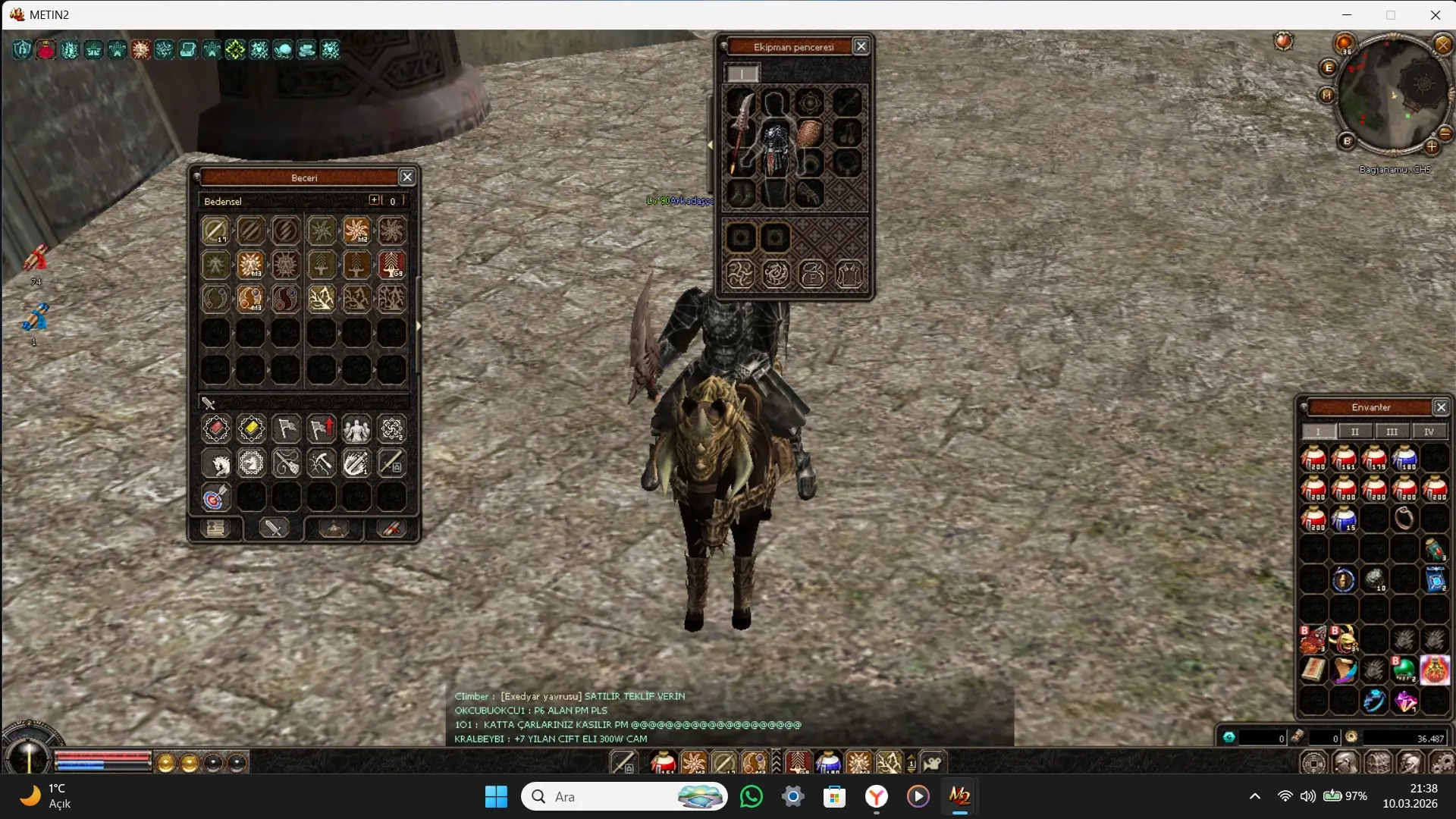Image resolution: width=1456 pixels, height=819 pixels.
Task: Select the equipped shield slot
Action: point(810,133)
